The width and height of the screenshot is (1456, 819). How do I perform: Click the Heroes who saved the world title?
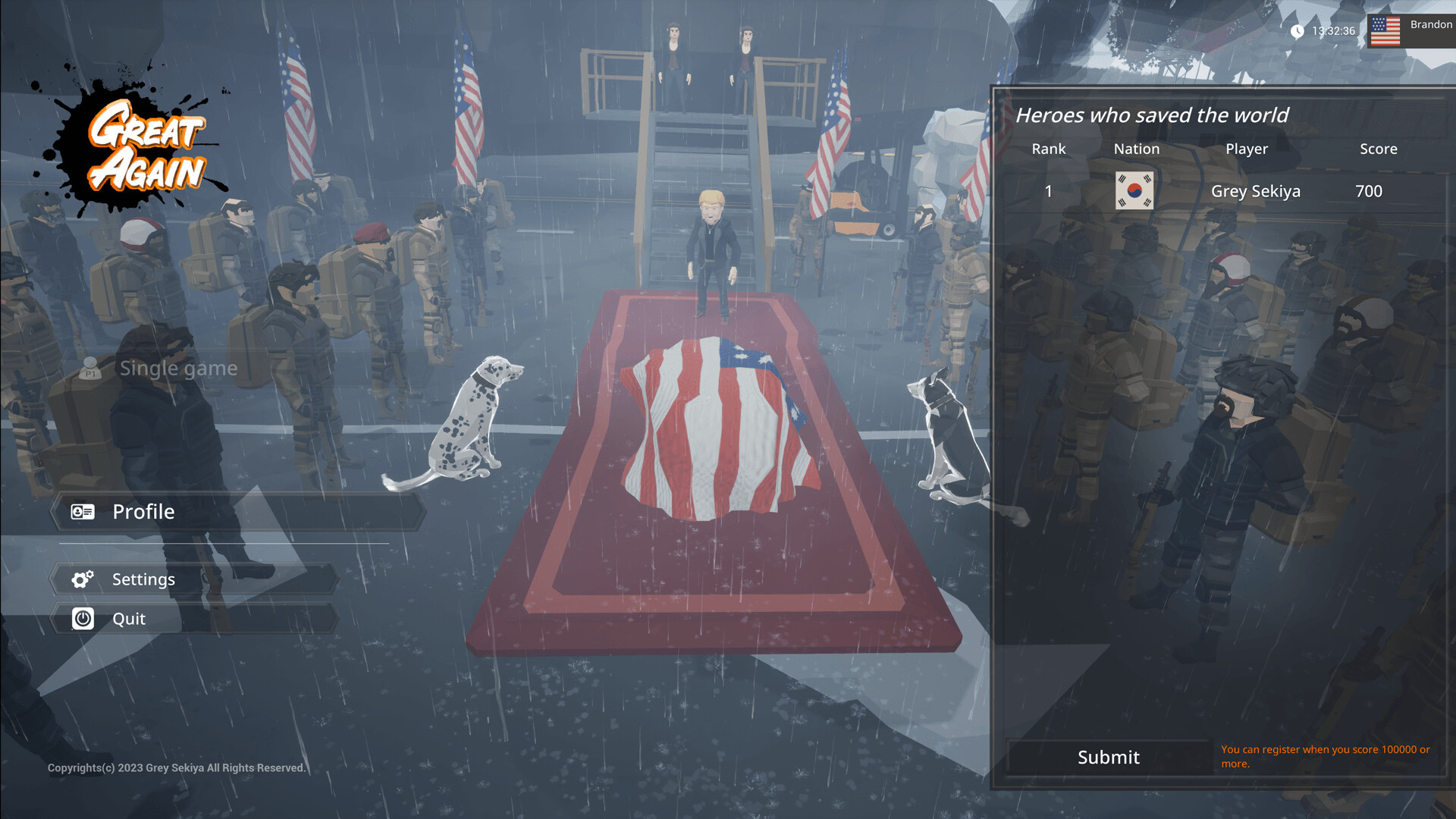(x=1153, y=115)
